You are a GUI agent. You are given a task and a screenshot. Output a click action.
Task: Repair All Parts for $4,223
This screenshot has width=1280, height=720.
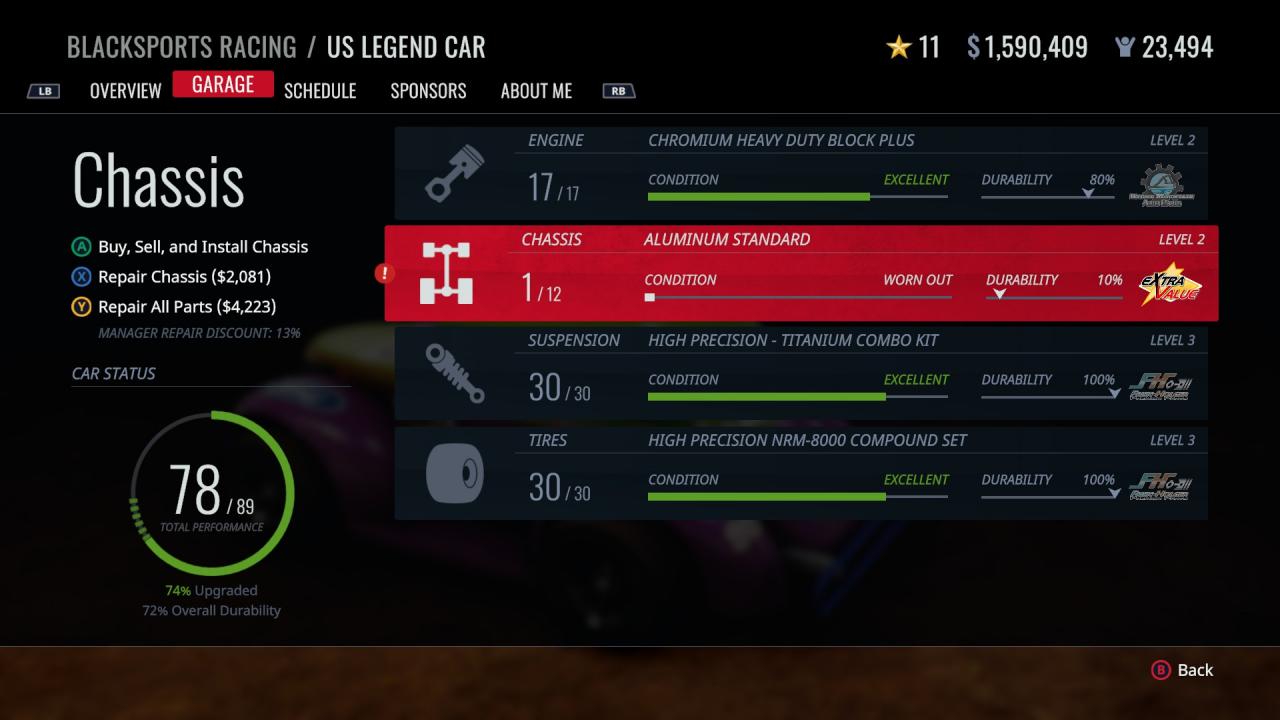[x=186, y=307]
